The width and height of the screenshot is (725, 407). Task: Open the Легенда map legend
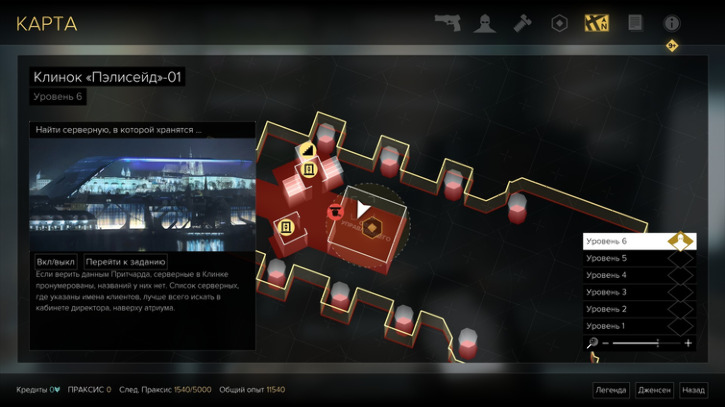tap(610, 390)
